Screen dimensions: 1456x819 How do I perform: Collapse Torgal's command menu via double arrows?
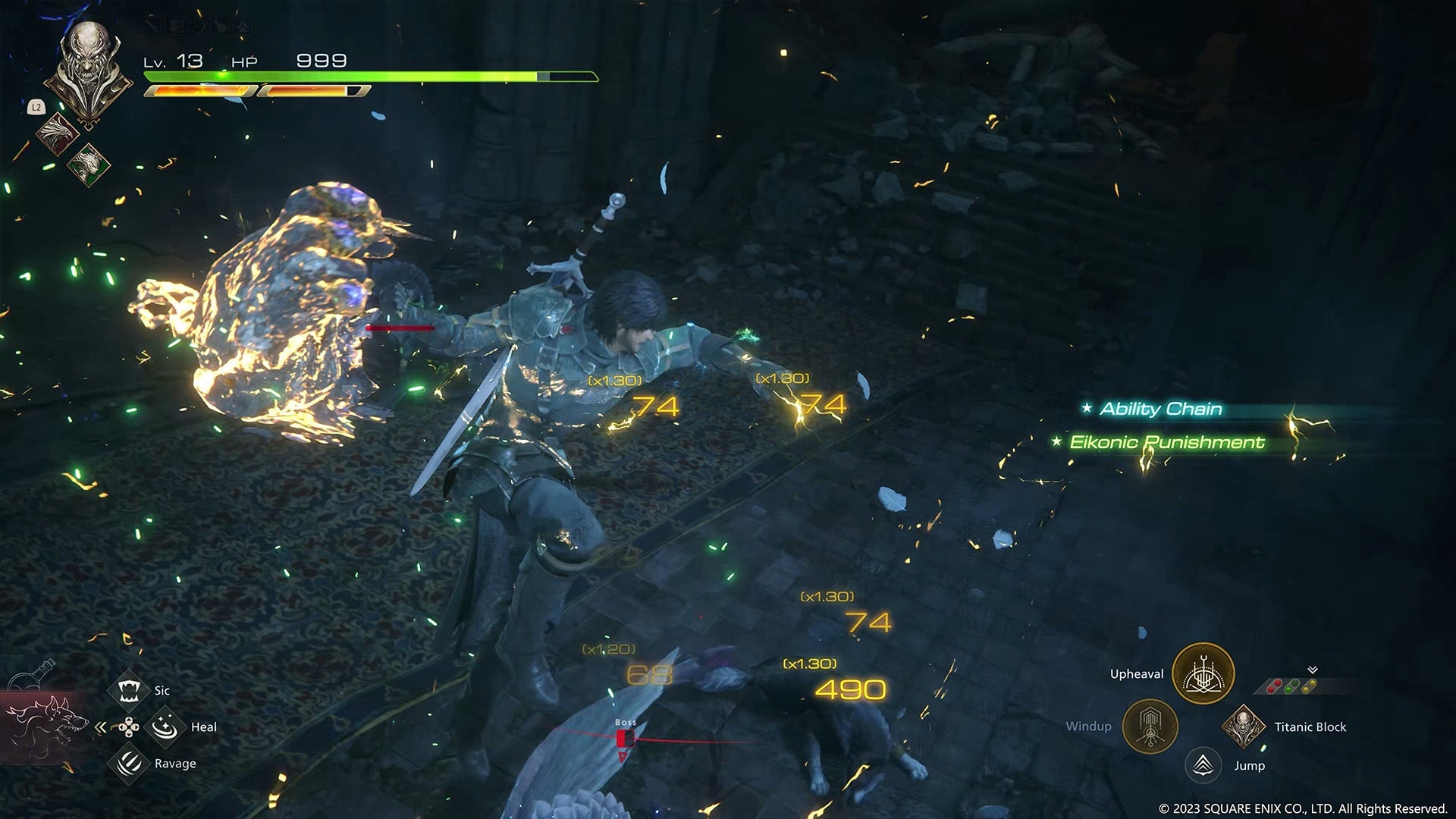tap(101, 726)
